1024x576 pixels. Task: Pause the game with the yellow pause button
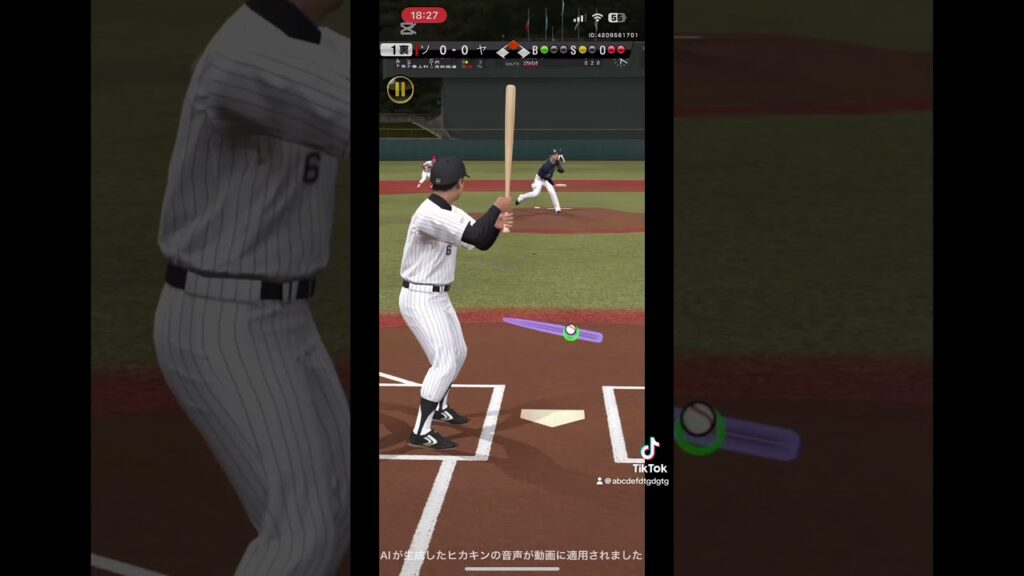400,90
